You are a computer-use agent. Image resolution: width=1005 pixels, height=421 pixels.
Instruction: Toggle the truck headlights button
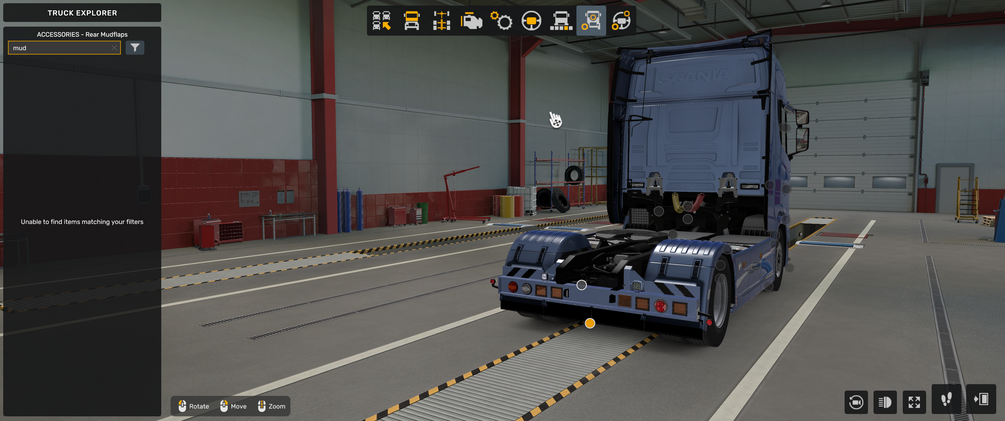click(885, 402)
